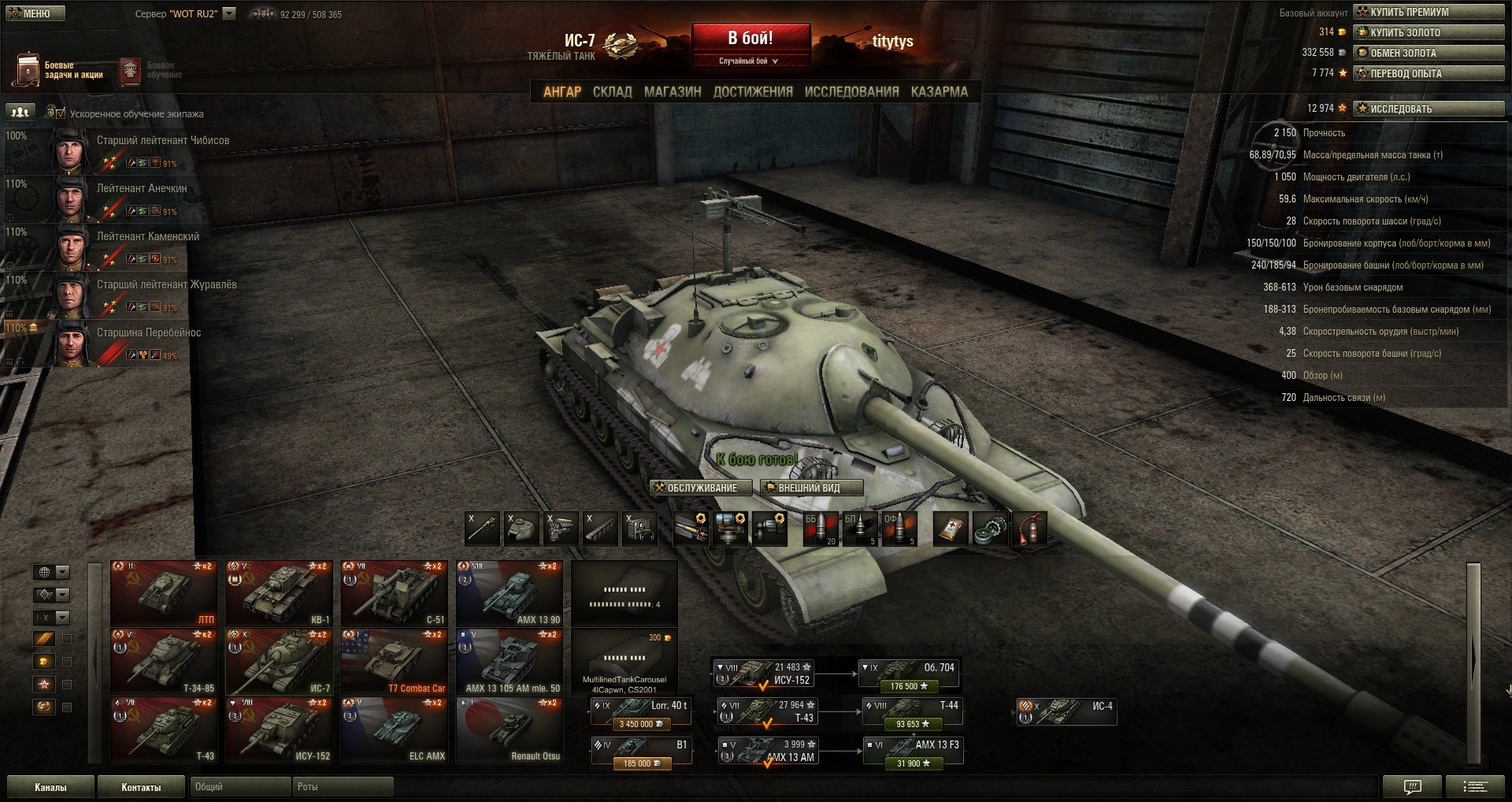Select the first aid kit consumable slot
Screen dimensions: 1512x802
(x=951, y=529)
